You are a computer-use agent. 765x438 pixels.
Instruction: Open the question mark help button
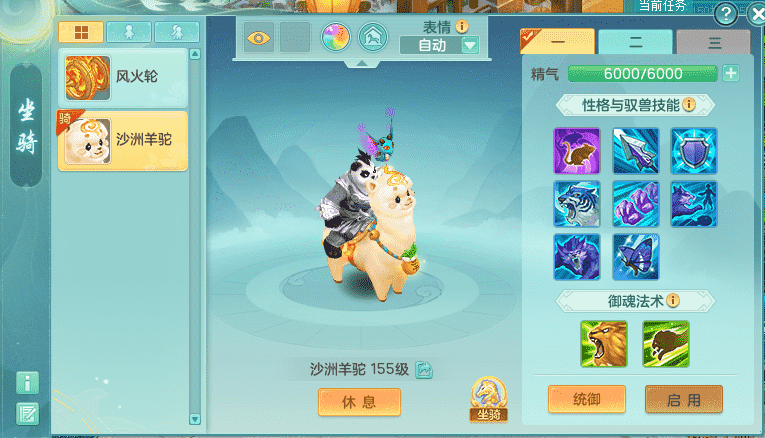click(727, 14)
